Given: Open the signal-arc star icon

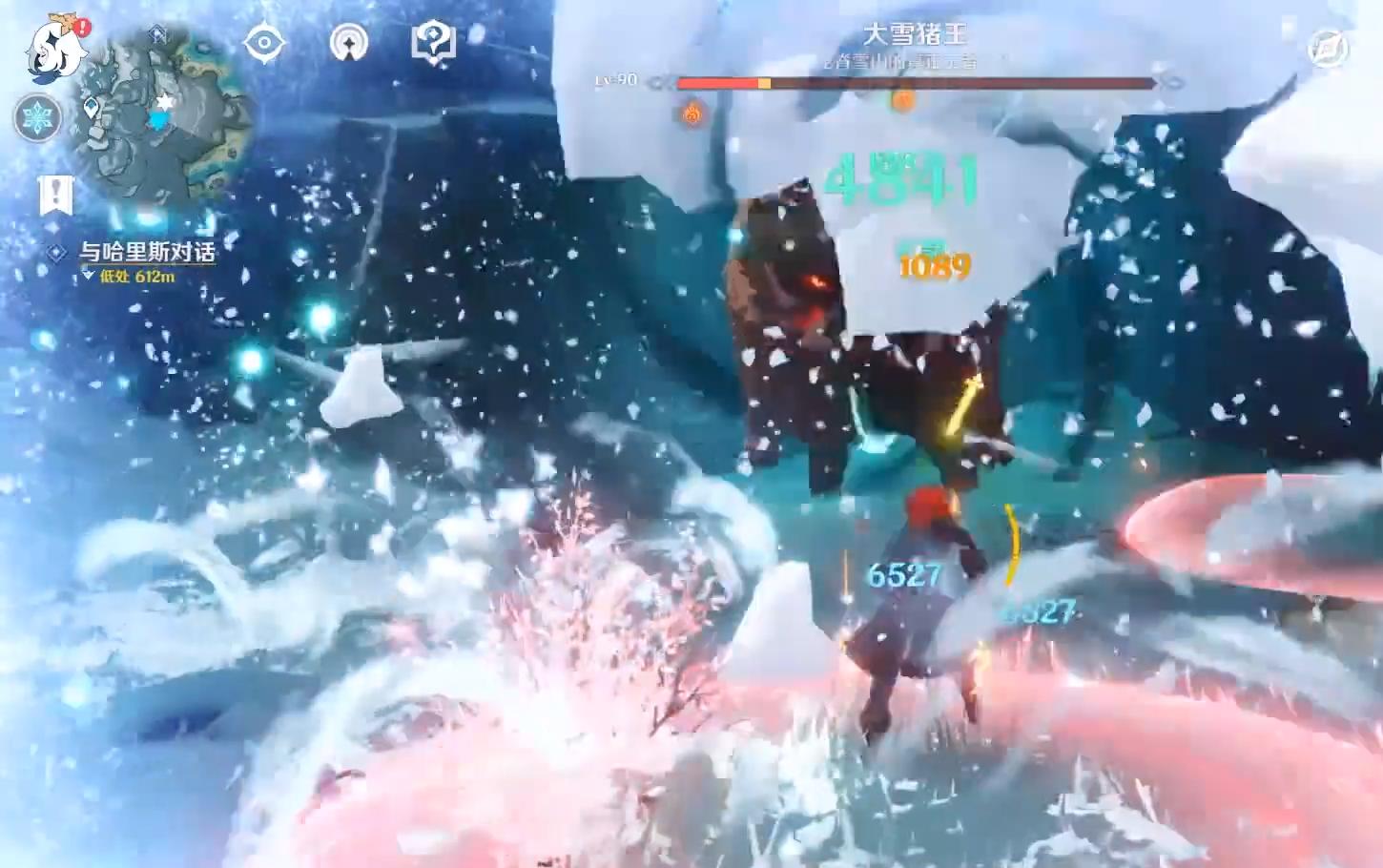Looking at the screenshot, I should (348, 43).
